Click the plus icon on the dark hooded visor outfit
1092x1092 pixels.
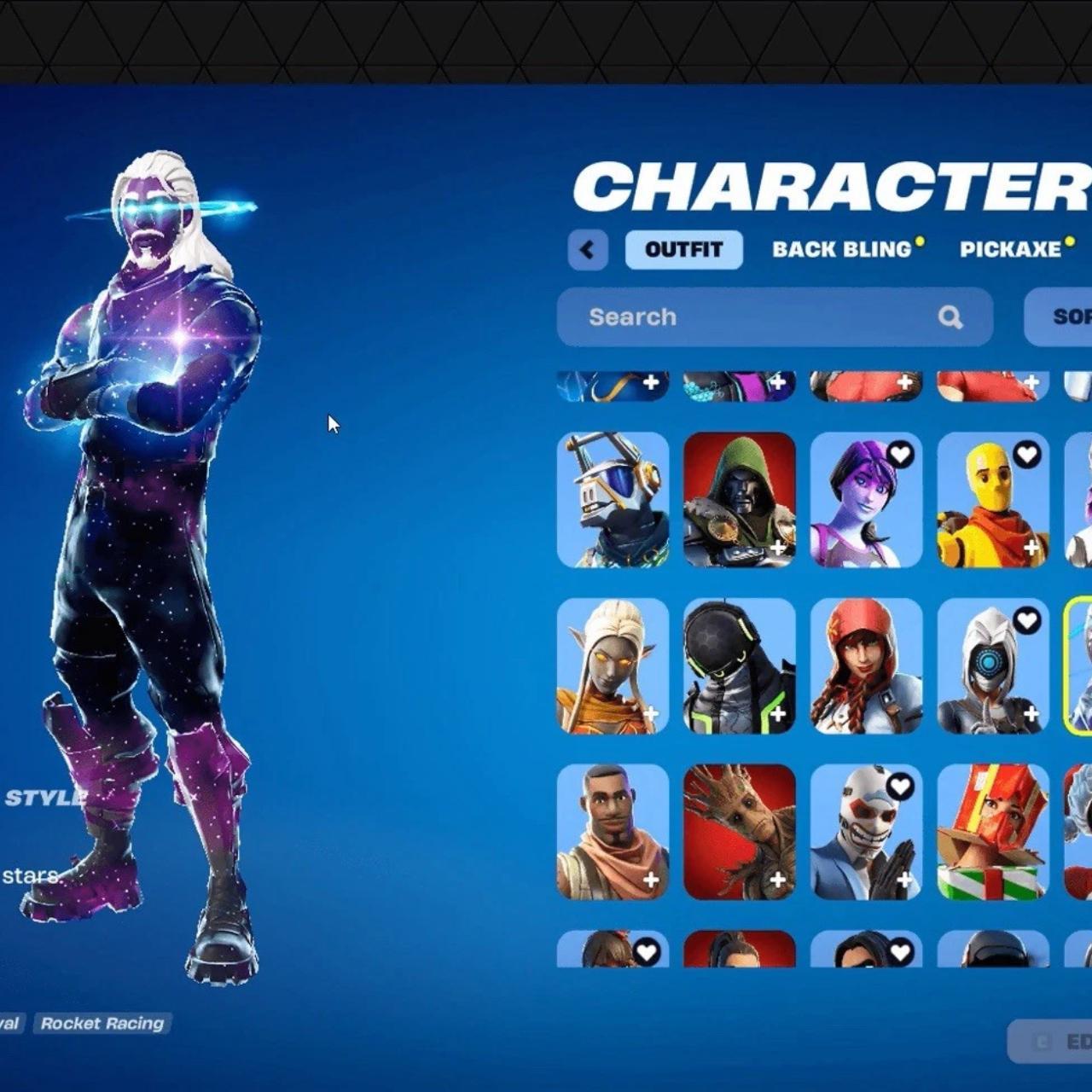[779, 715]
